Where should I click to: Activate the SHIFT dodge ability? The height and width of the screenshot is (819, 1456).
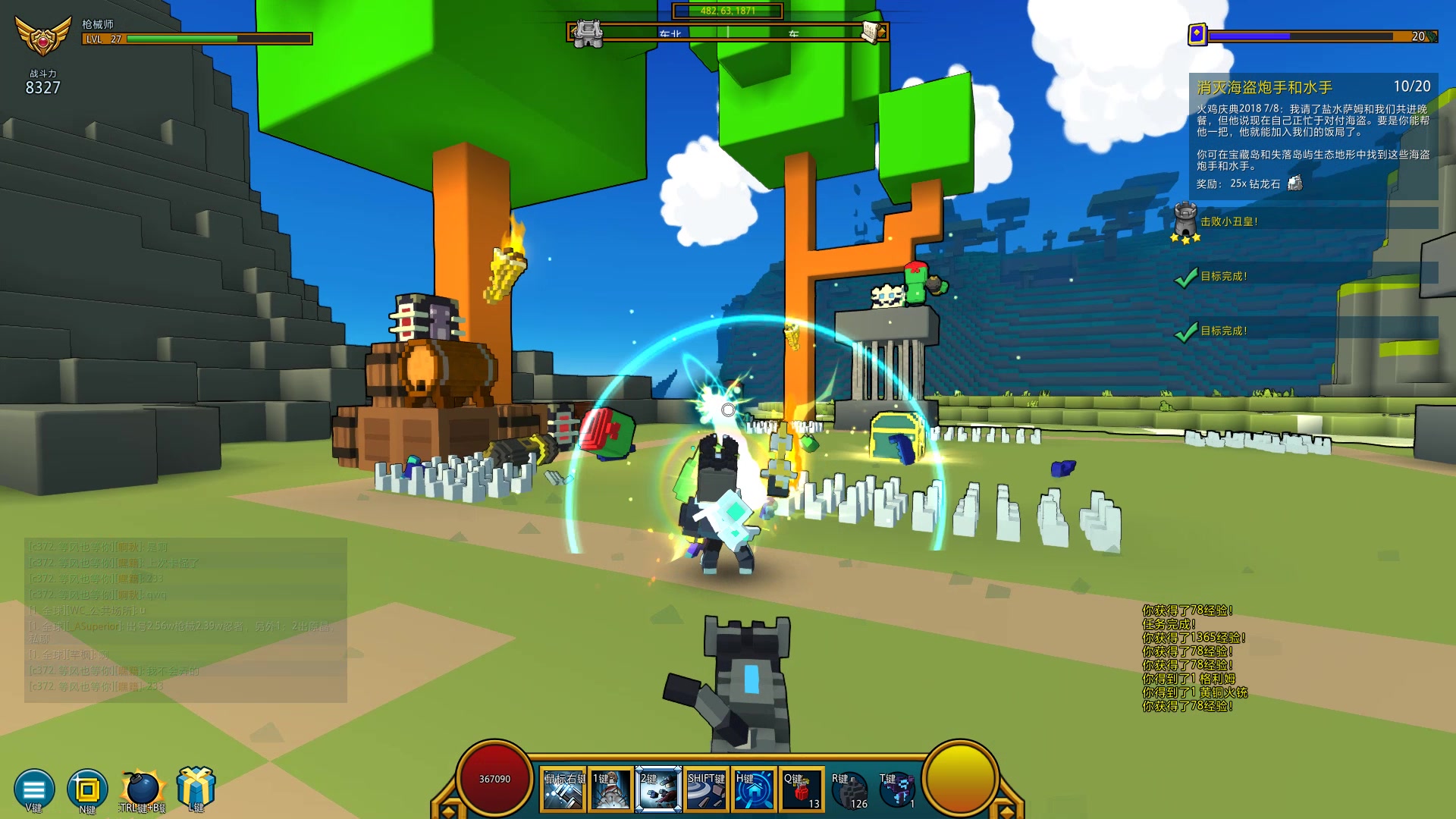(x=706, y=790)
